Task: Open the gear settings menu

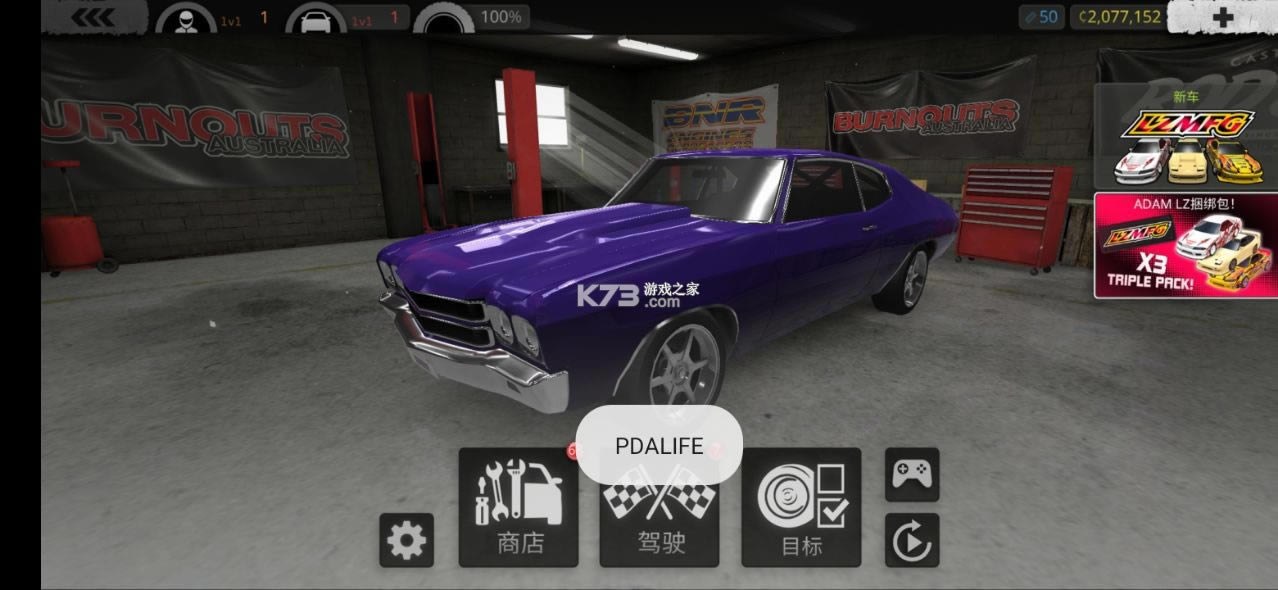Action: pyautogui.click(x=406, y=541)
